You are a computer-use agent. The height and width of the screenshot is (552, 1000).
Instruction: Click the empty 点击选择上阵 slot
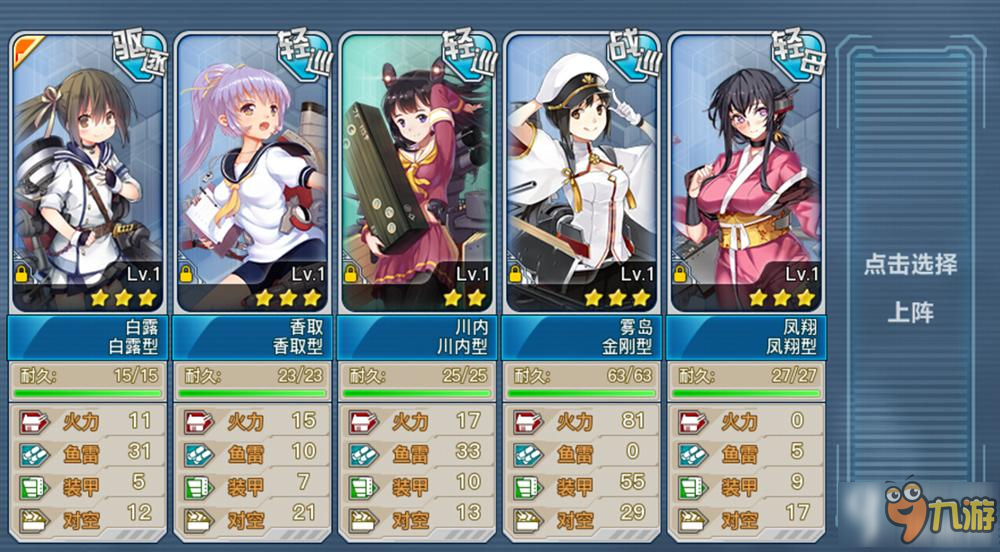910,288
